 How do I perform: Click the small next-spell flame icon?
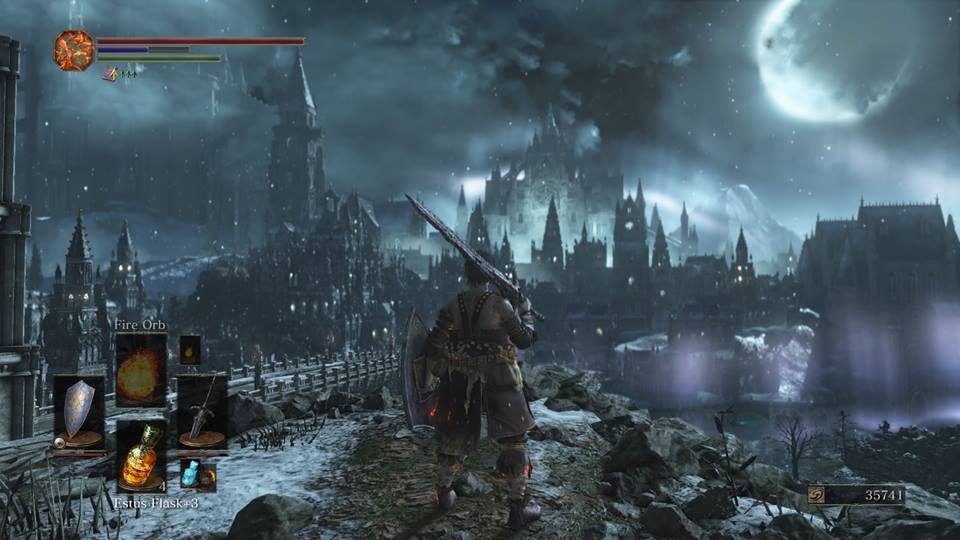(x=190, y=349)
